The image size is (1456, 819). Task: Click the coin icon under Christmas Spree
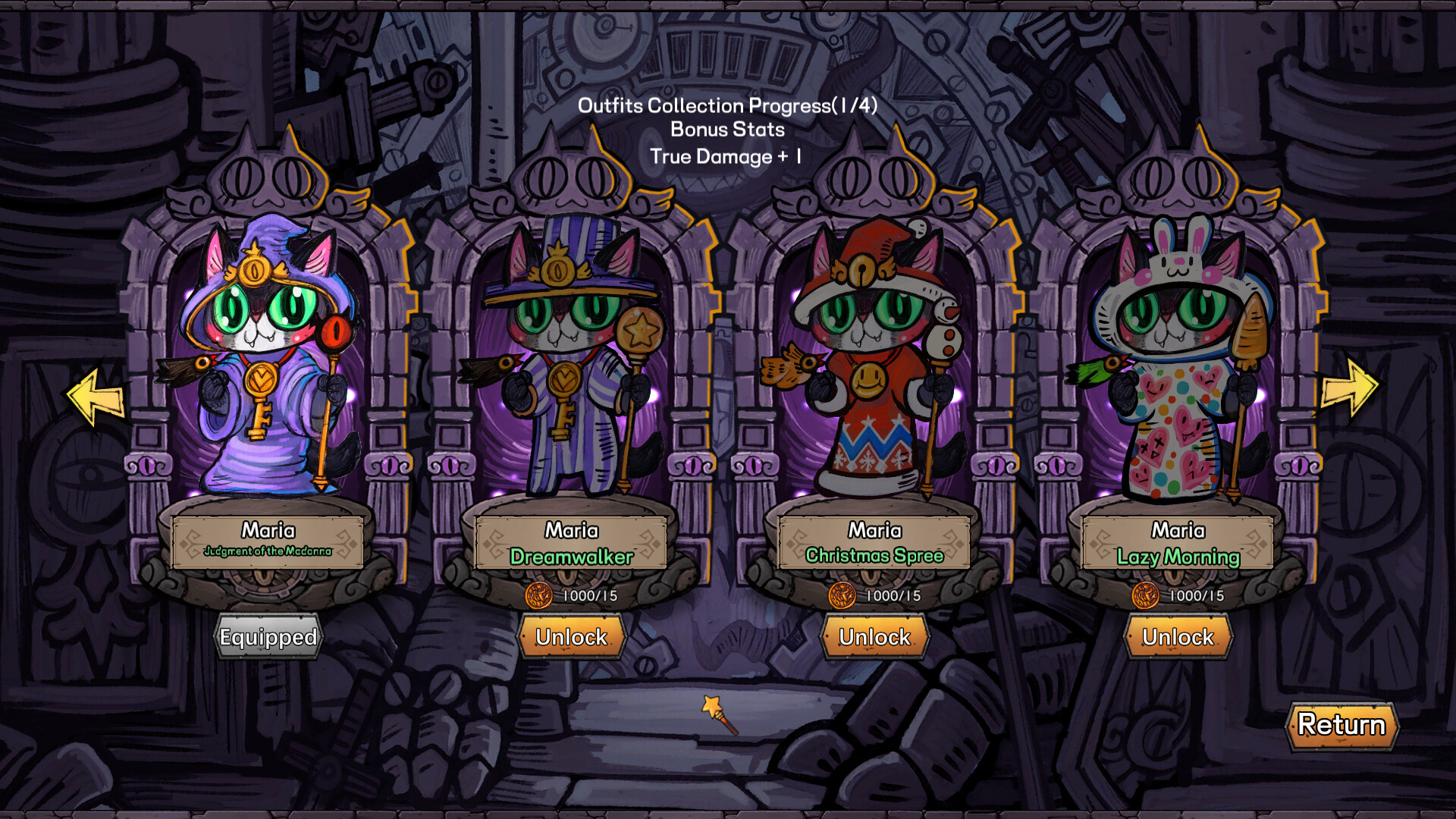click(844, 596)
